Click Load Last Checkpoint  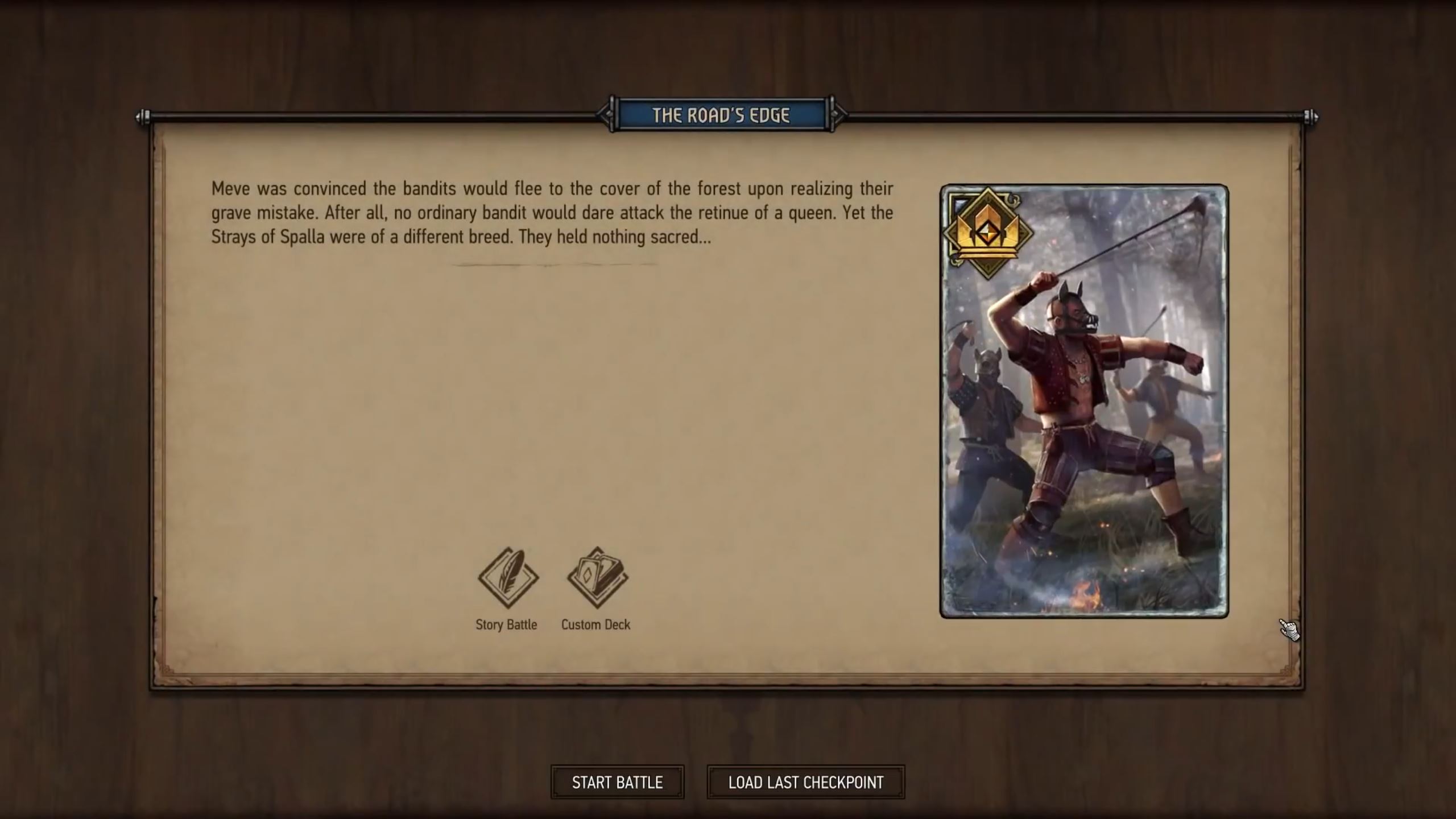(x=805, y=781)
